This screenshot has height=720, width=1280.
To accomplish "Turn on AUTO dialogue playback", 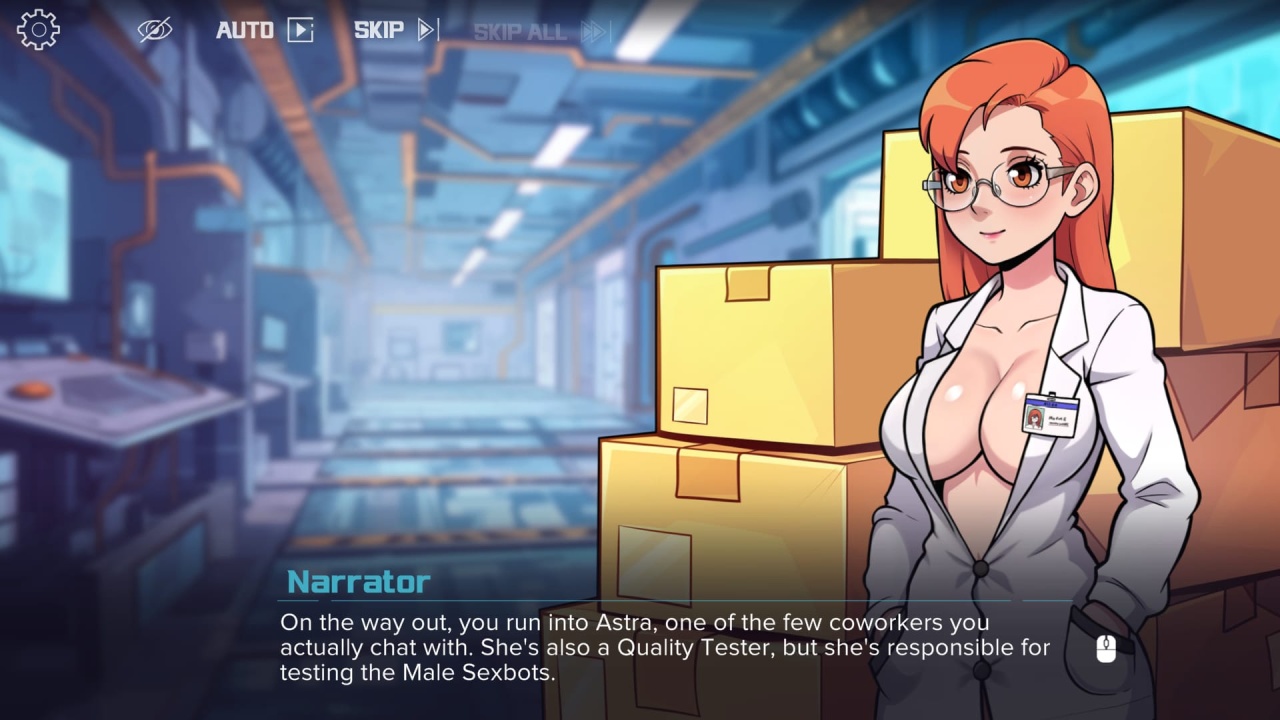I will [265, 30].
